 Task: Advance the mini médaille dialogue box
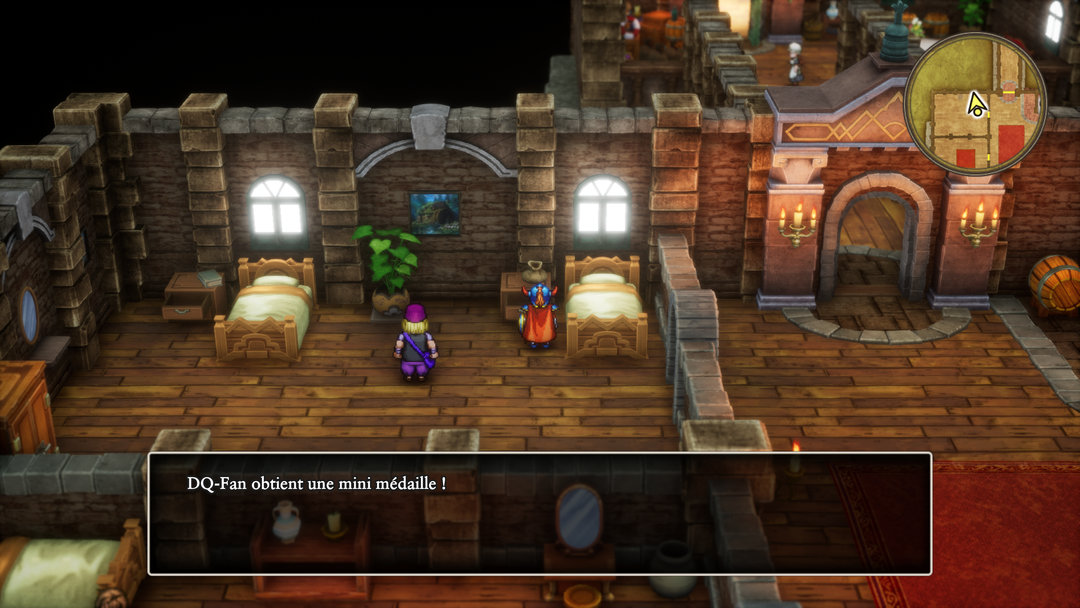[x=539, y=513]
